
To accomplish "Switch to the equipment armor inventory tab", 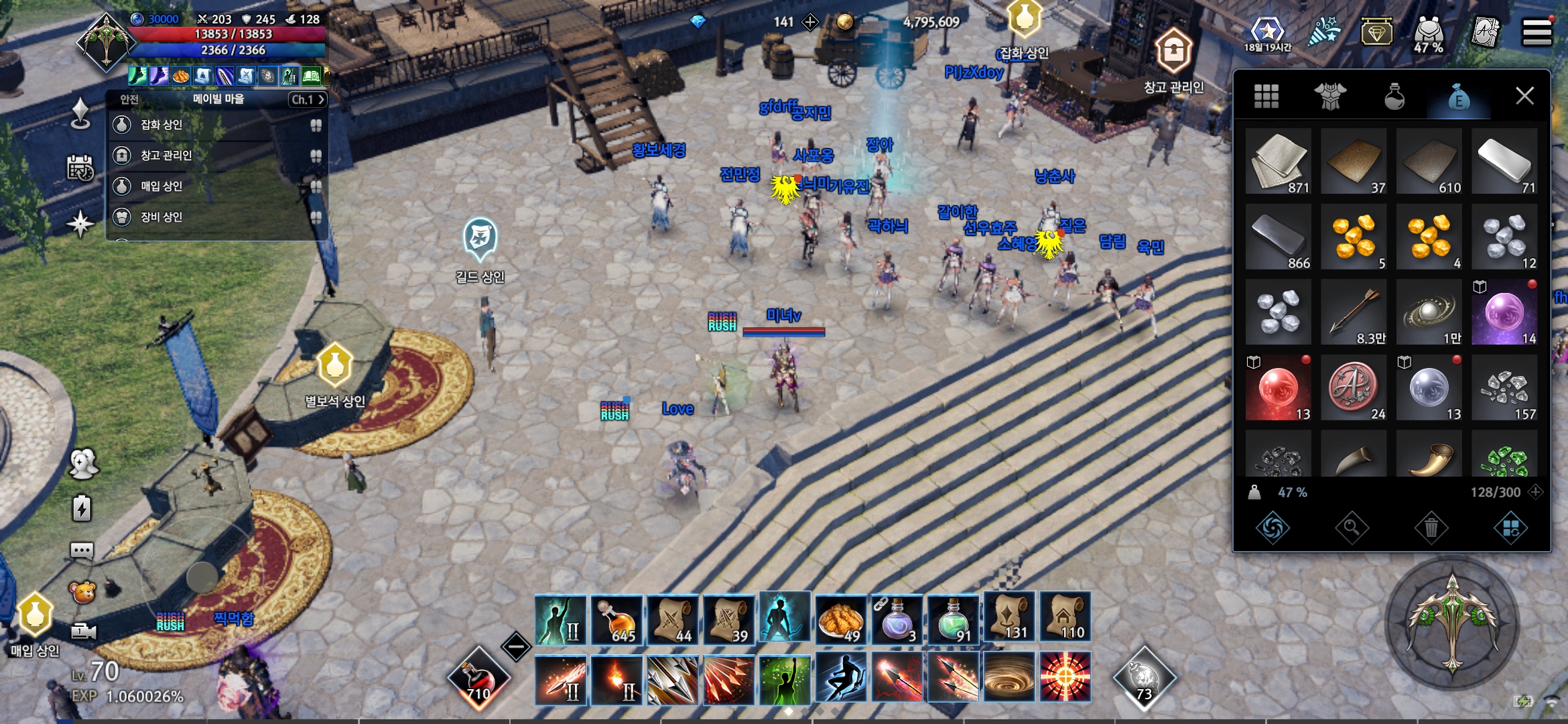I will (x=1330, y=97).
